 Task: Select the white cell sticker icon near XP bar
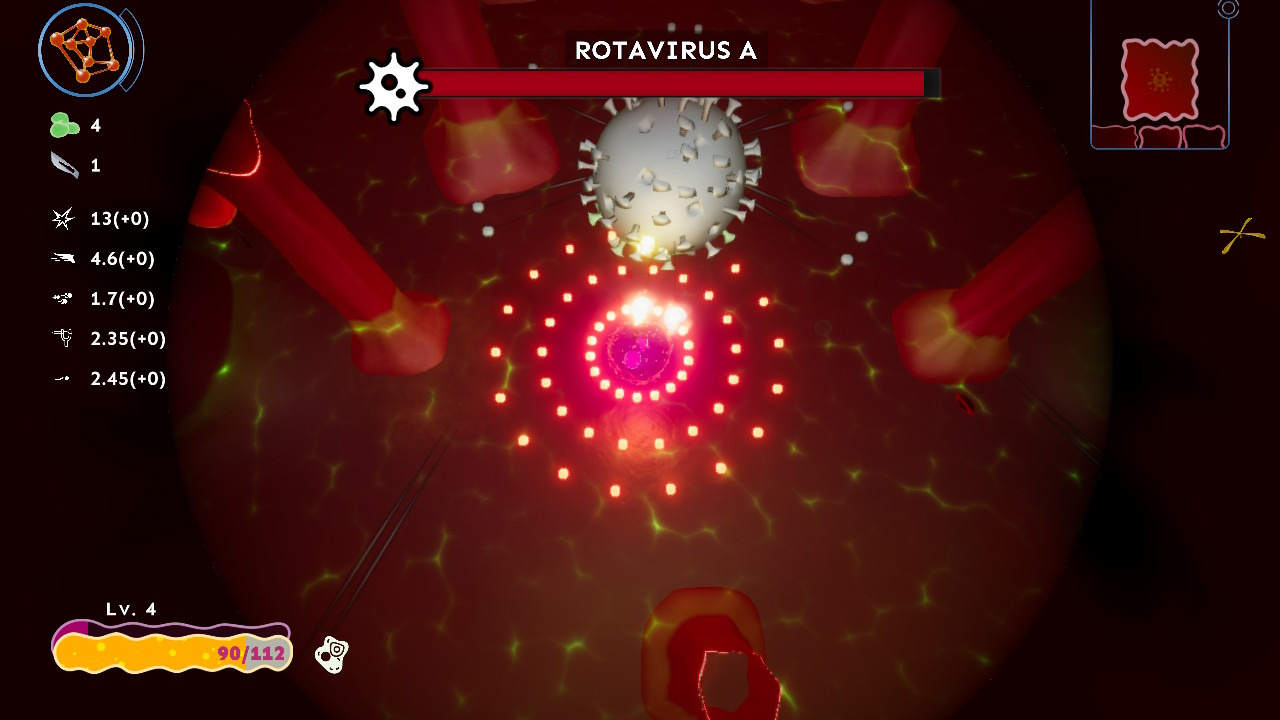[334, 656]
